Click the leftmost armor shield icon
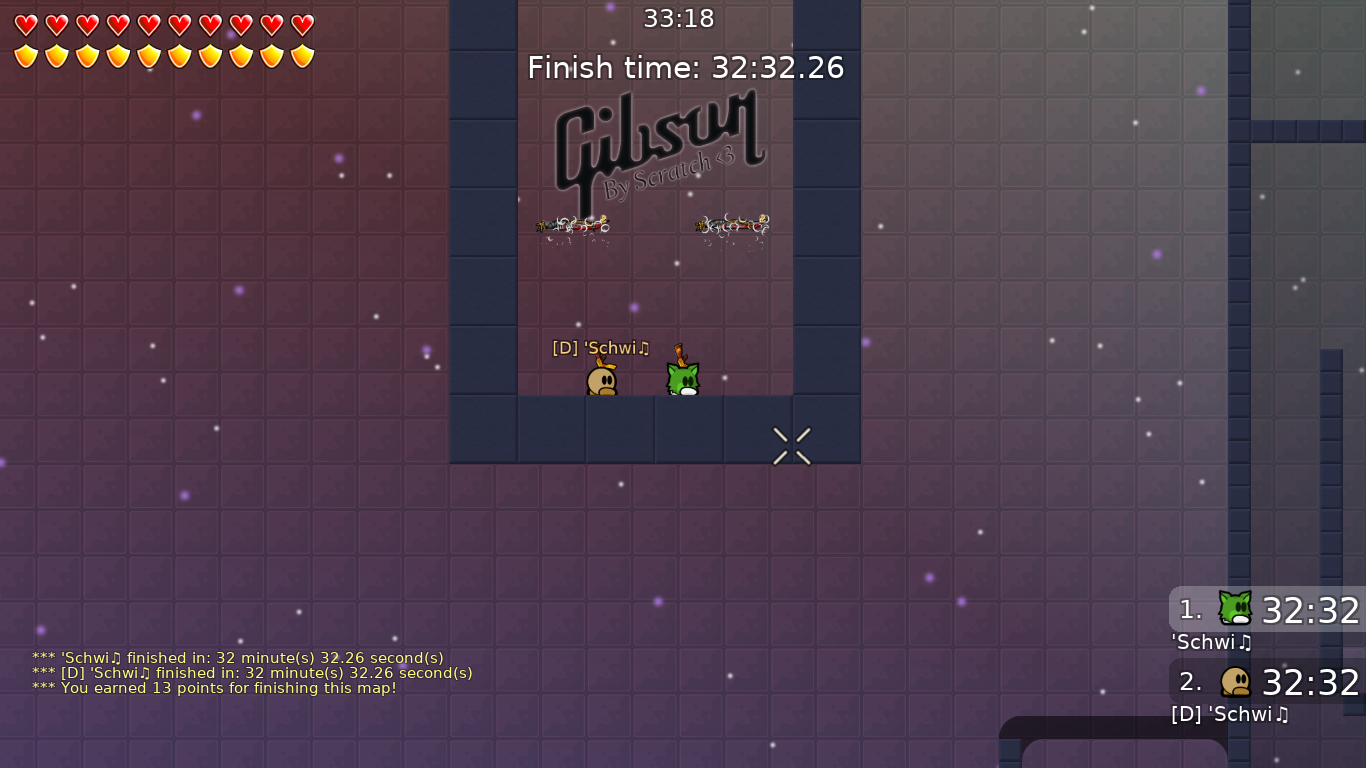Screen dimensions: 1366x768 [25, 57]
